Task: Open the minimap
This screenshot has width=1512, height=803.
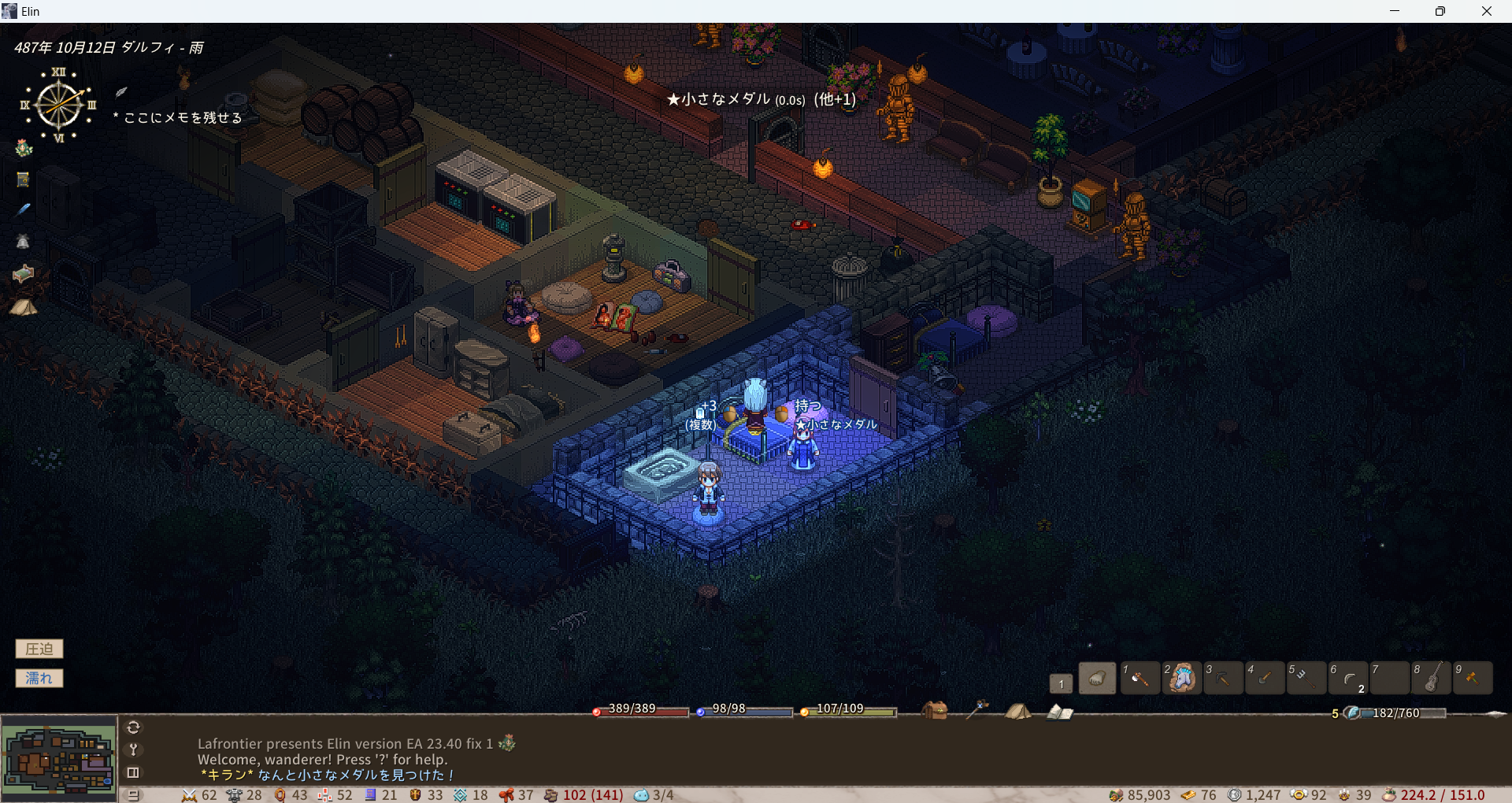Action: point(59,759)
